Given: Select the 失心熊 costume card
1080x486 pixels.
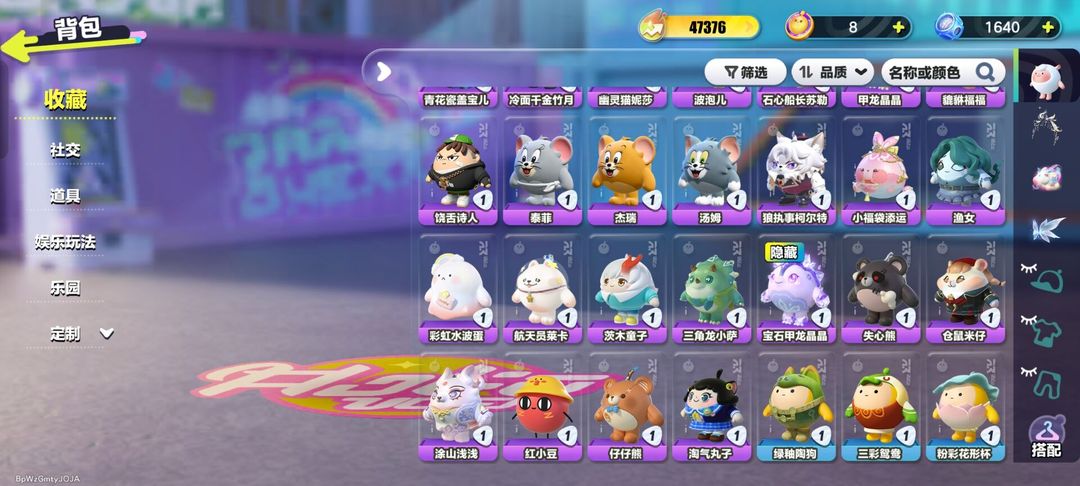Looking at the screenshot, I should (x=878, y=290).
